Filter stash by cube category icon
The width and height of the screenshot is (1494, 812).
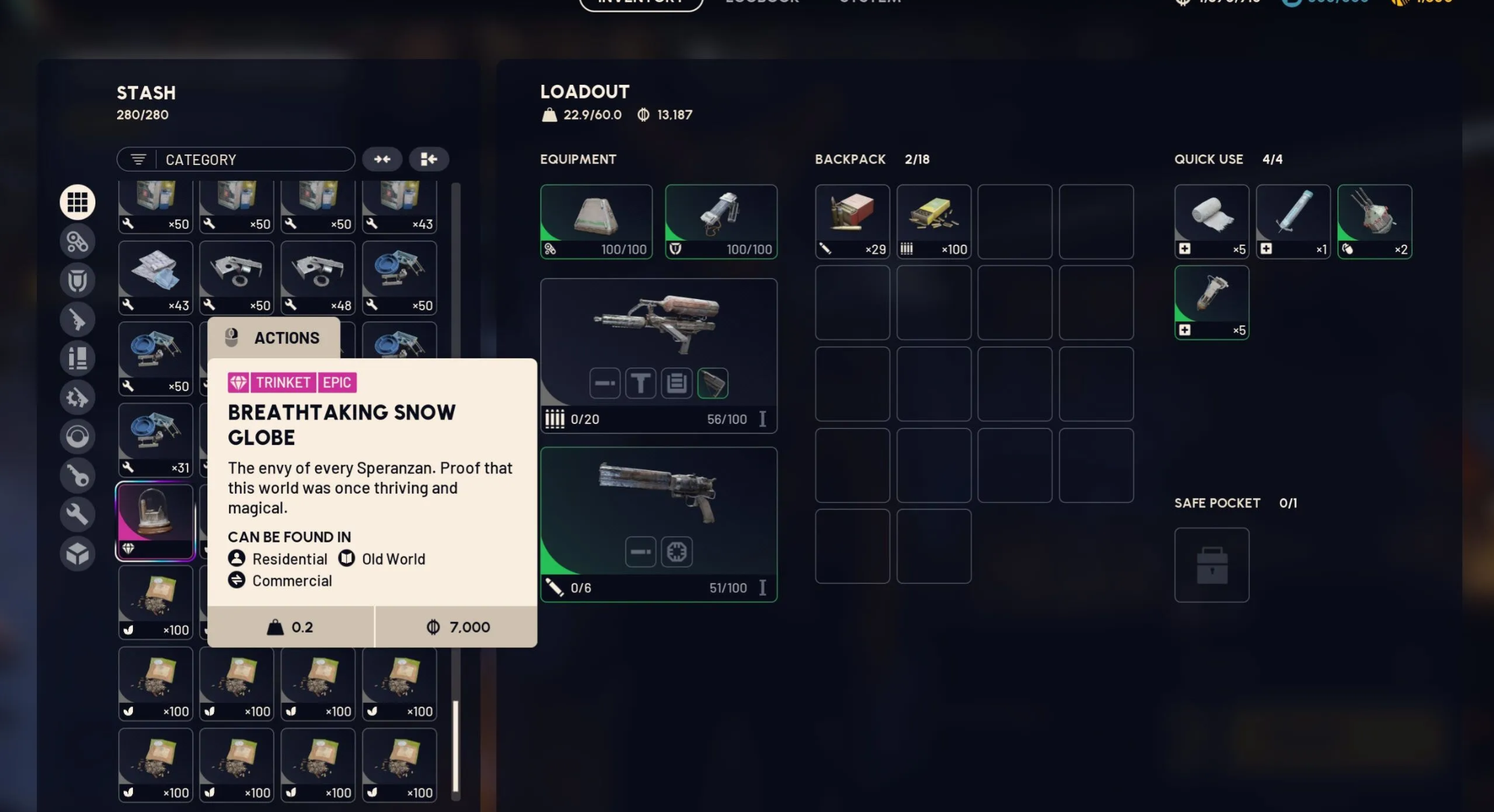[x=78, y=554]
